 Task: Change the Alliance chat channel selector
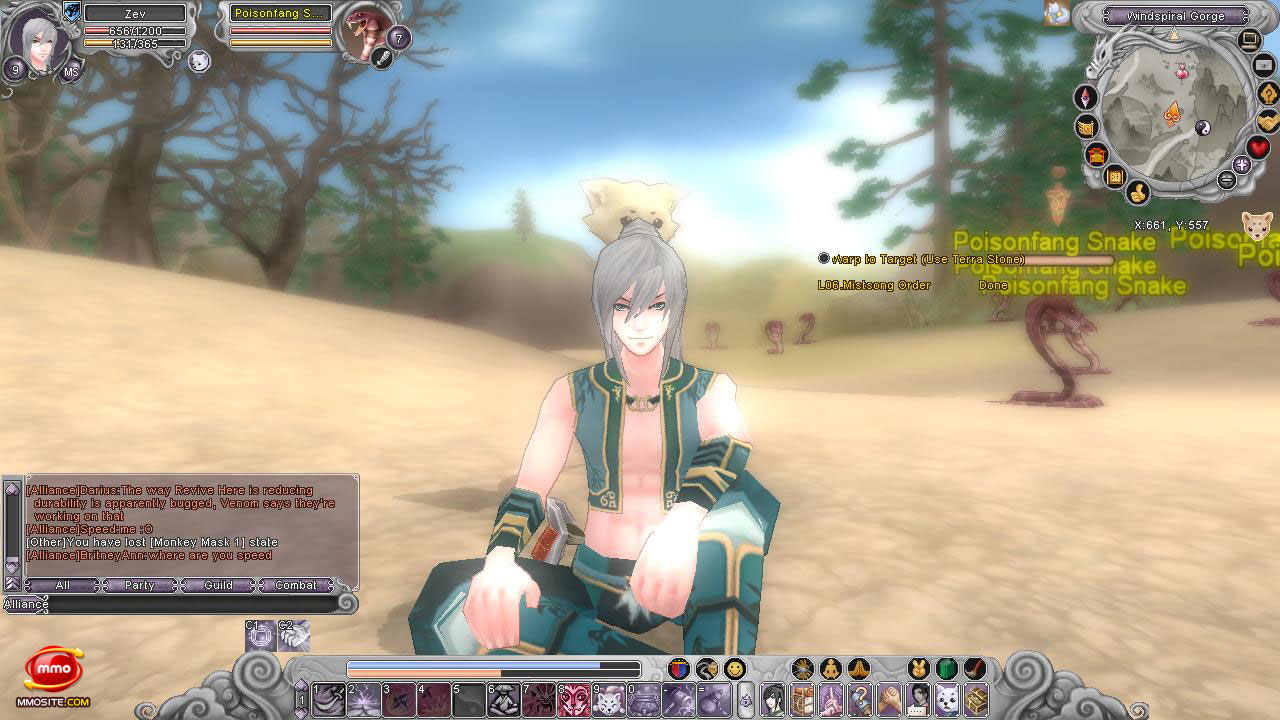point(26,604)
